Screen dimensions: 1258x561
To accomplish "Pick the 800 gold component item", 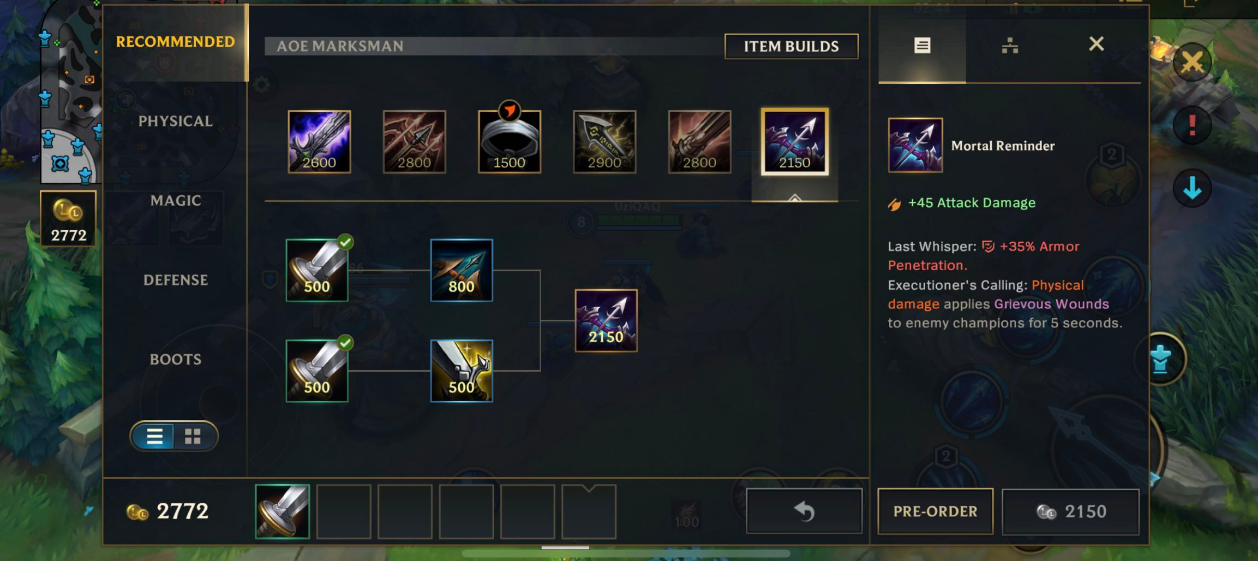I will tap(461, 270).
